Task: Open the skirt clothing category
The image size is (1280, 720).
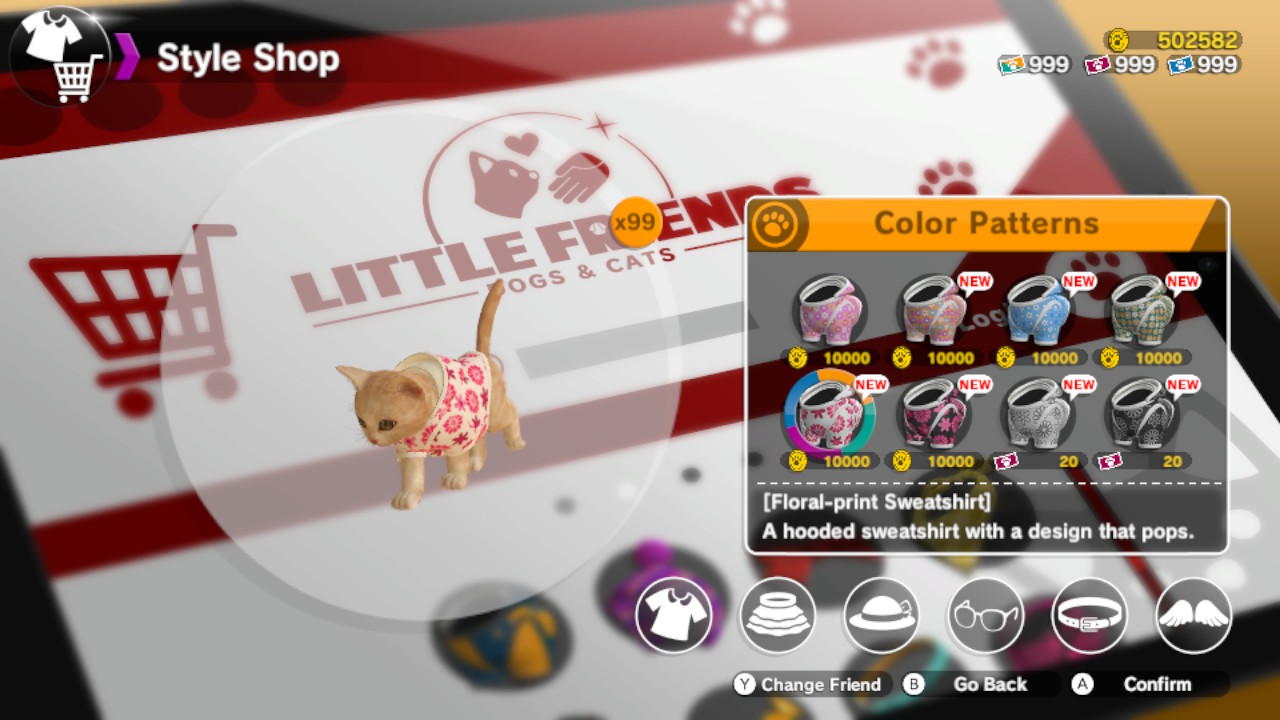Action: pos(778,617)
